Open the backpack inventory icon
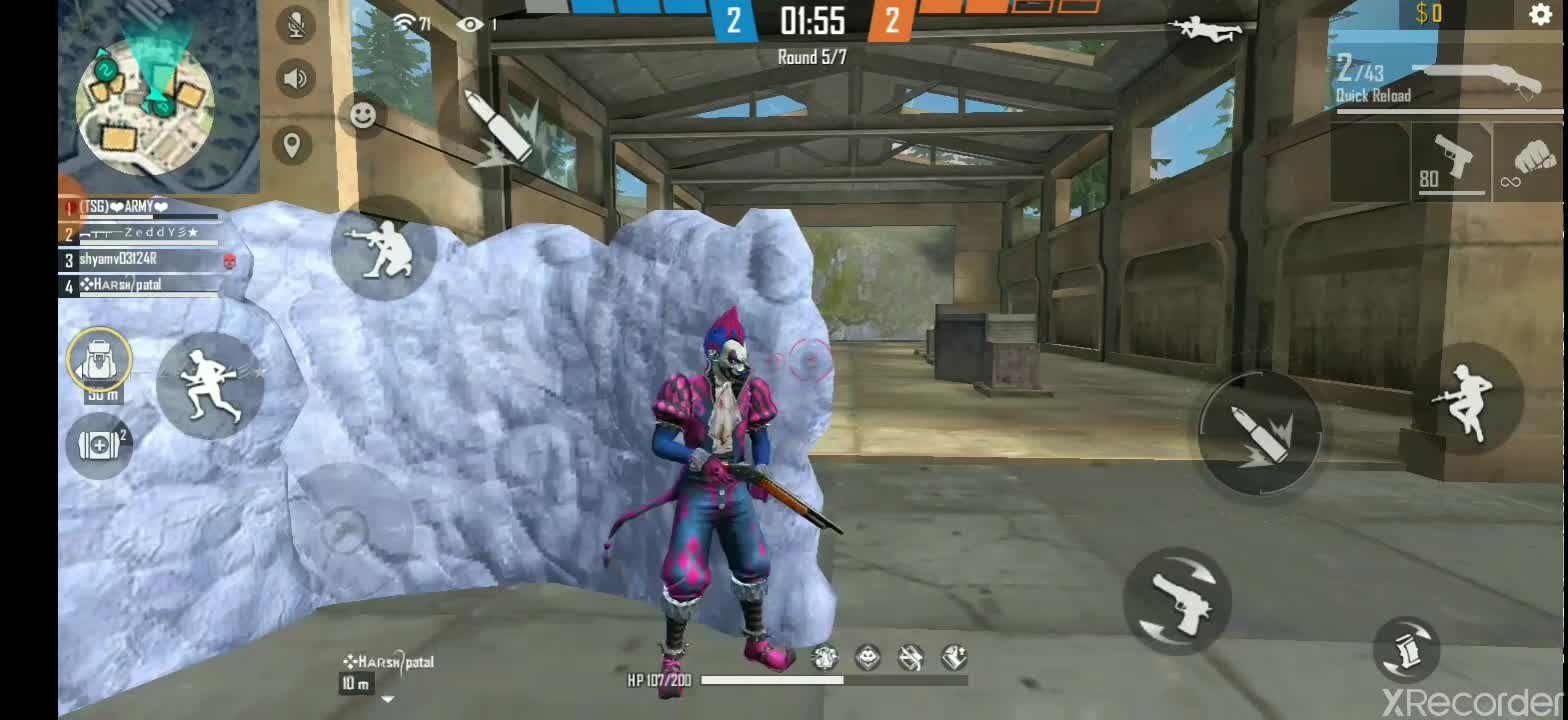Viewport: 1568px width, 720px height. coord(100,360)
